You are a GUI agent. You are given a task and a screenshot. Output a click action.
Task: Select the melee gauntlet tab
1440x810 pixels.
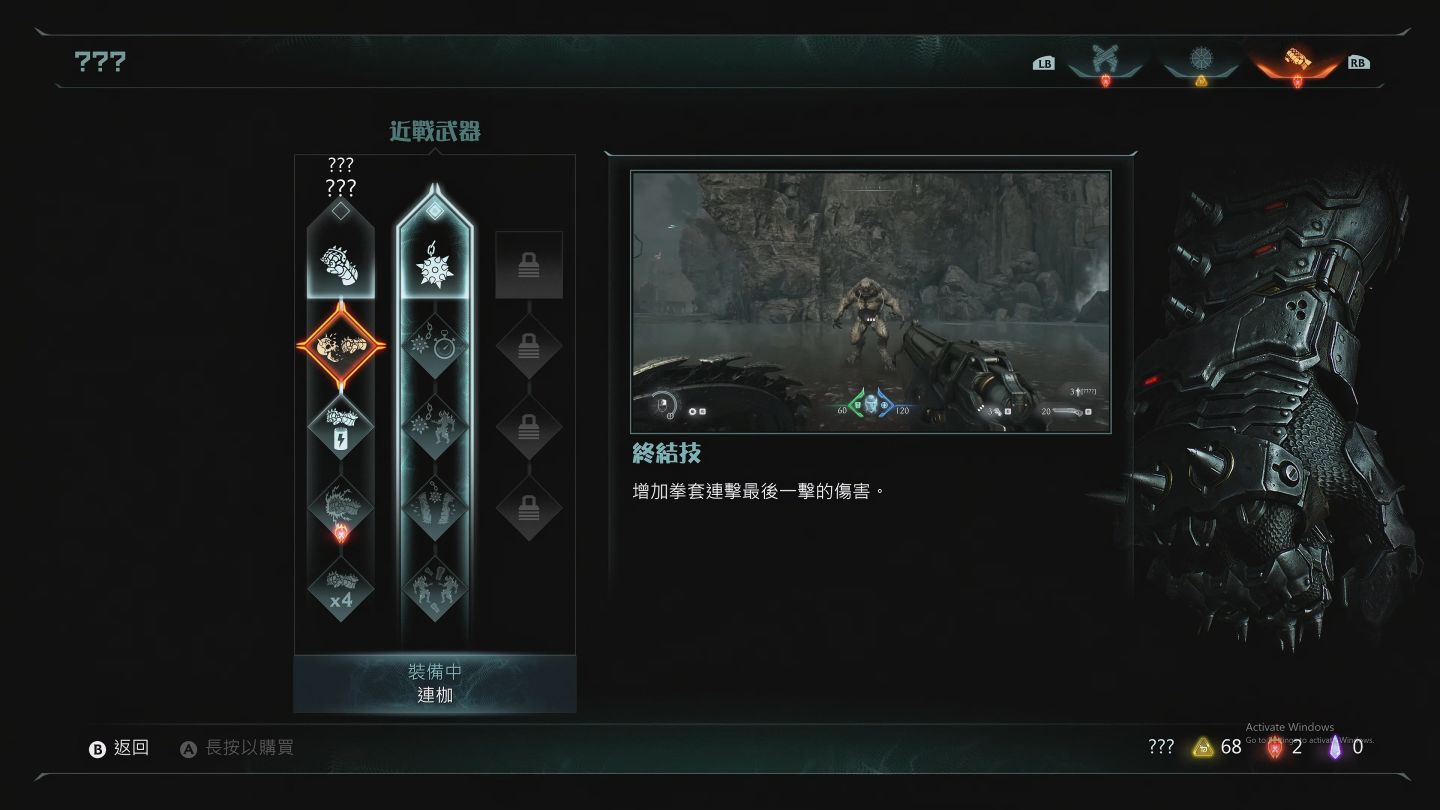point(1297,59)
